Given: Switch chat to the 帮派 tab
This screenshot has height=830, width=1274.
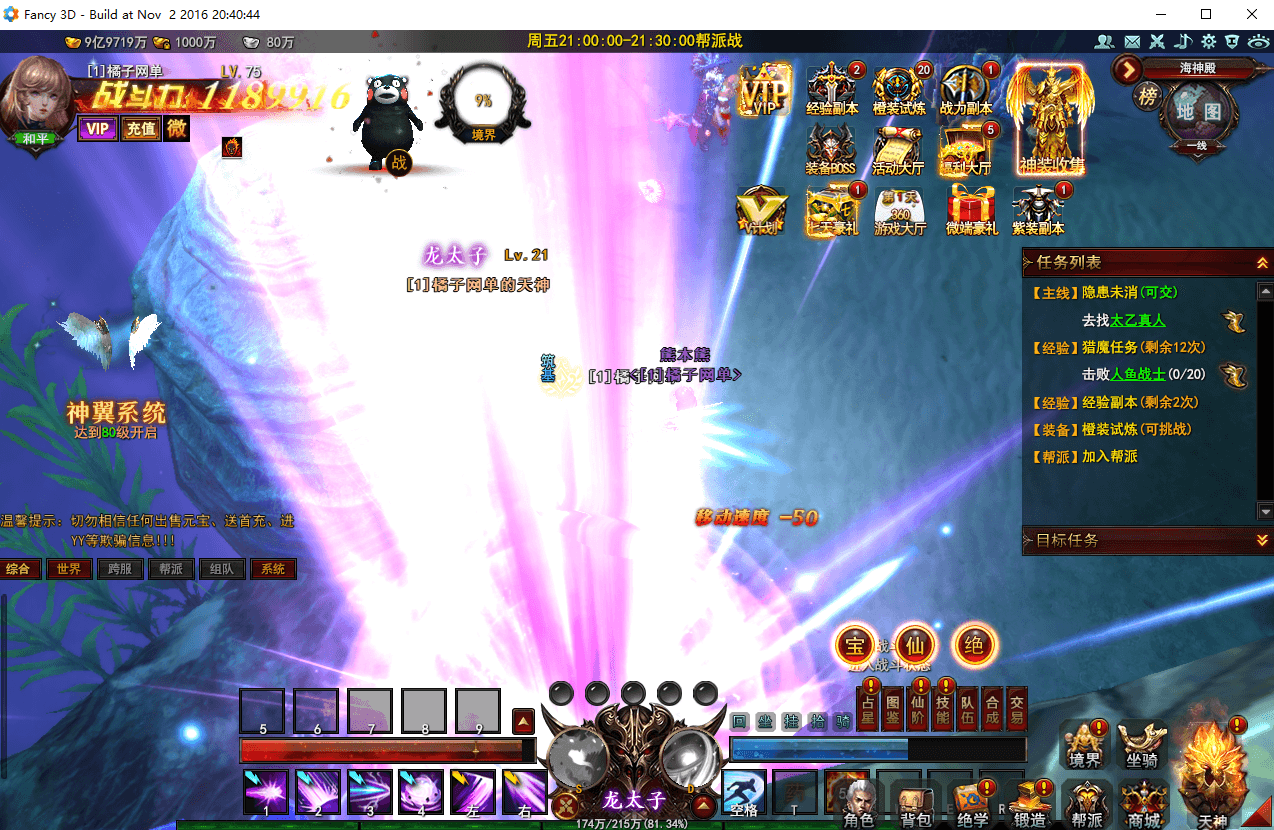Looking at the screenshot, I should (x=171, y=569).
